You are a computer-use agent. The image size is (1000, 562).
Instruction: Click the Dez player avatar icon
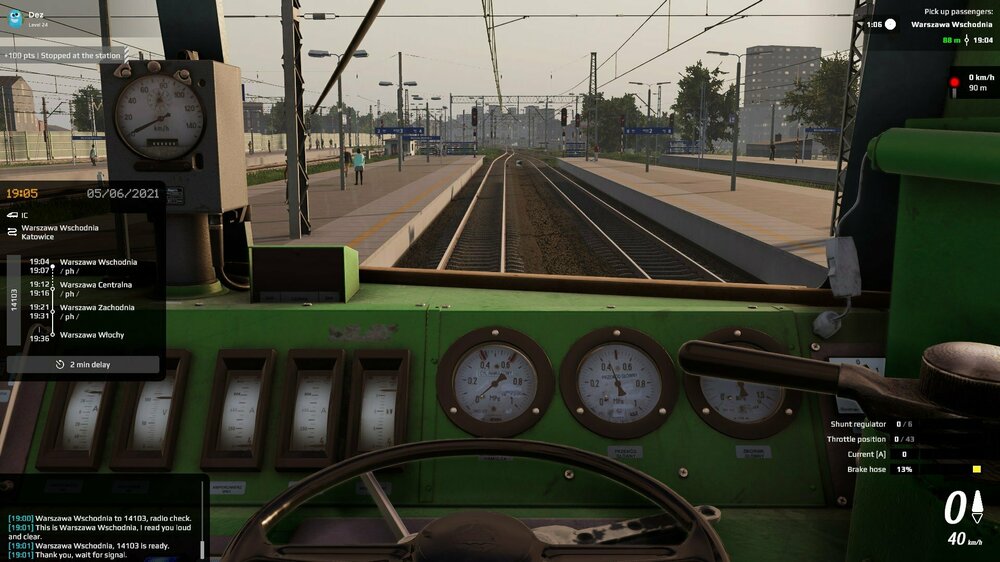tap(15, 18)
